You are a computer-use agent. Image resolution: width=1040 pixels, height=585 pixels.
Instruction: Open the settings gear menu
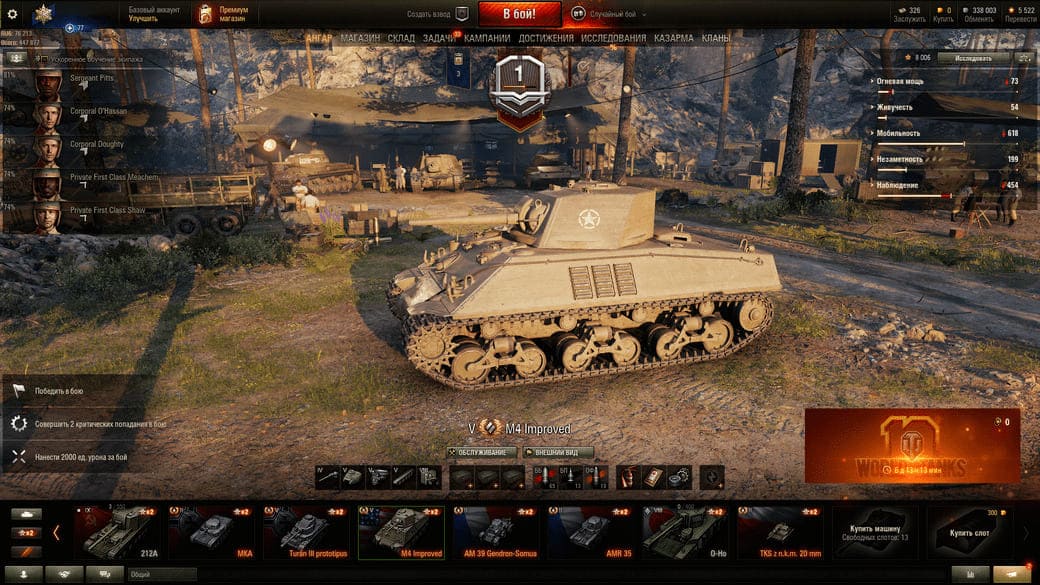tap(13, 14)
